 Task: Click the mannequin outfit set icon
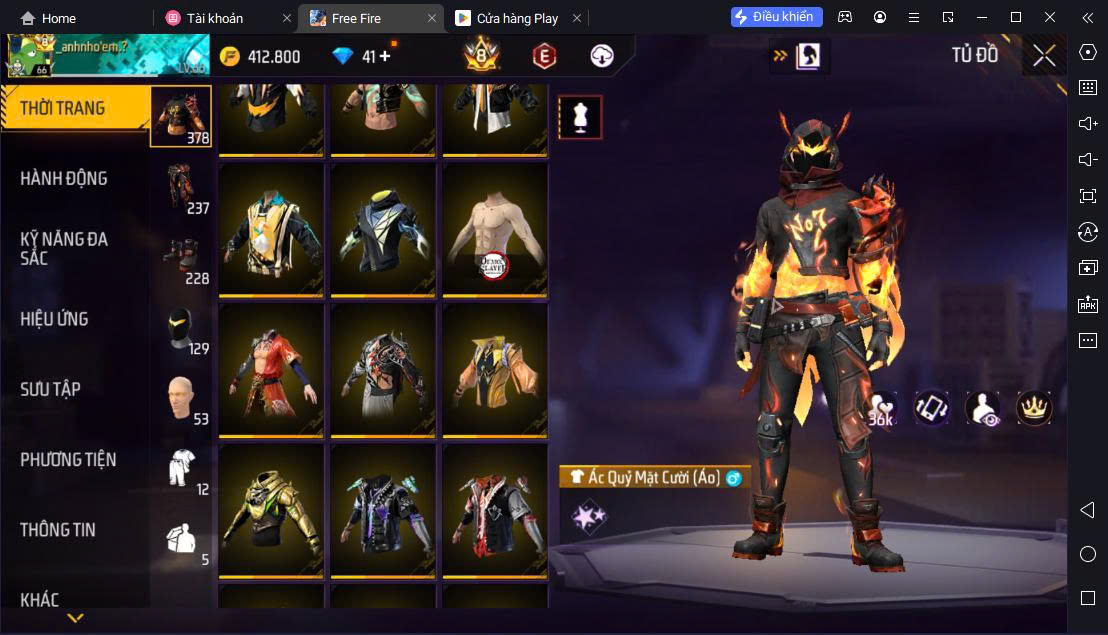tap(580, 118)
